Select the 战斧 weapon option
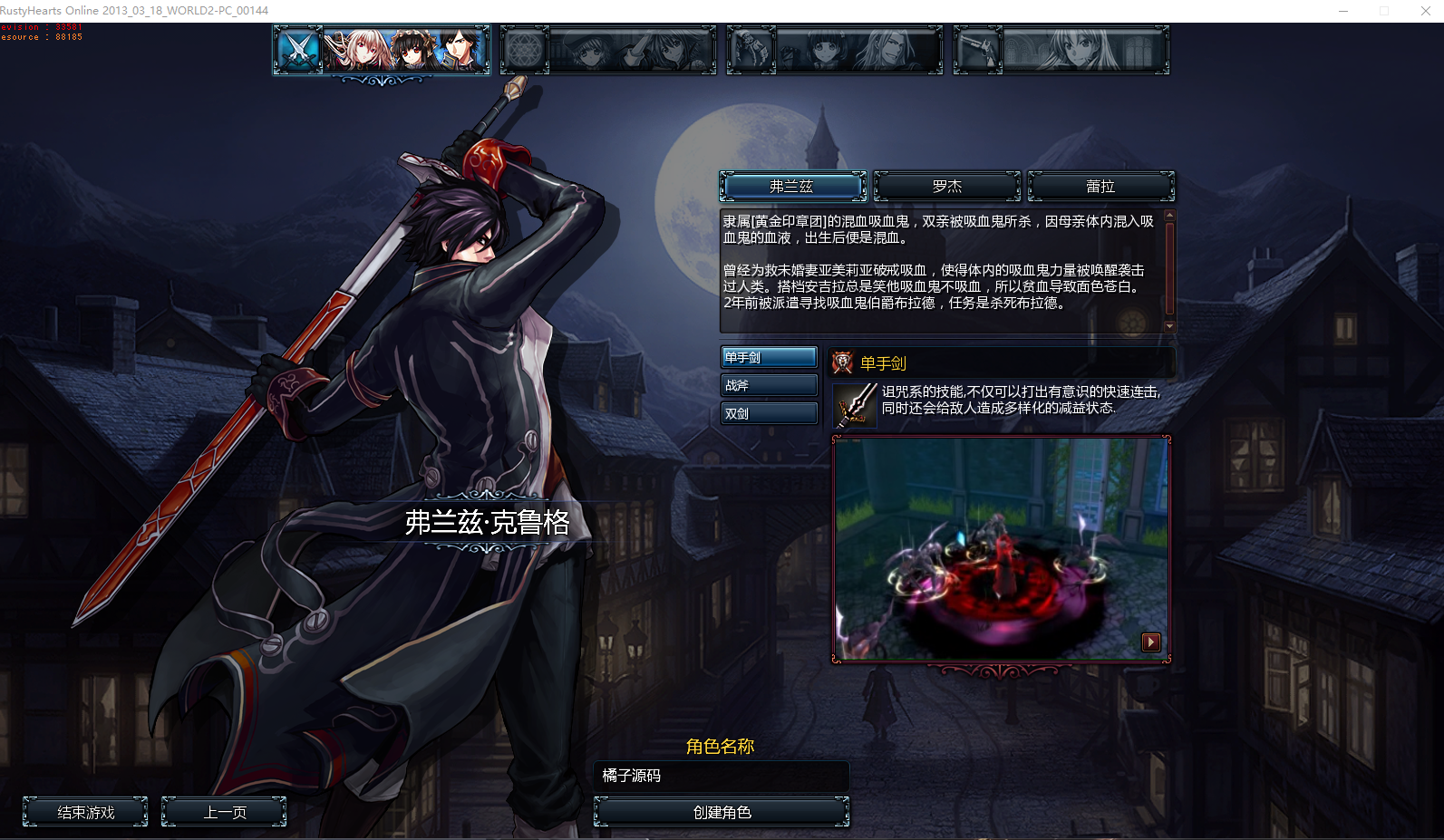The height and width of the screenshot is (840, 1444). (x=768, y=384)
